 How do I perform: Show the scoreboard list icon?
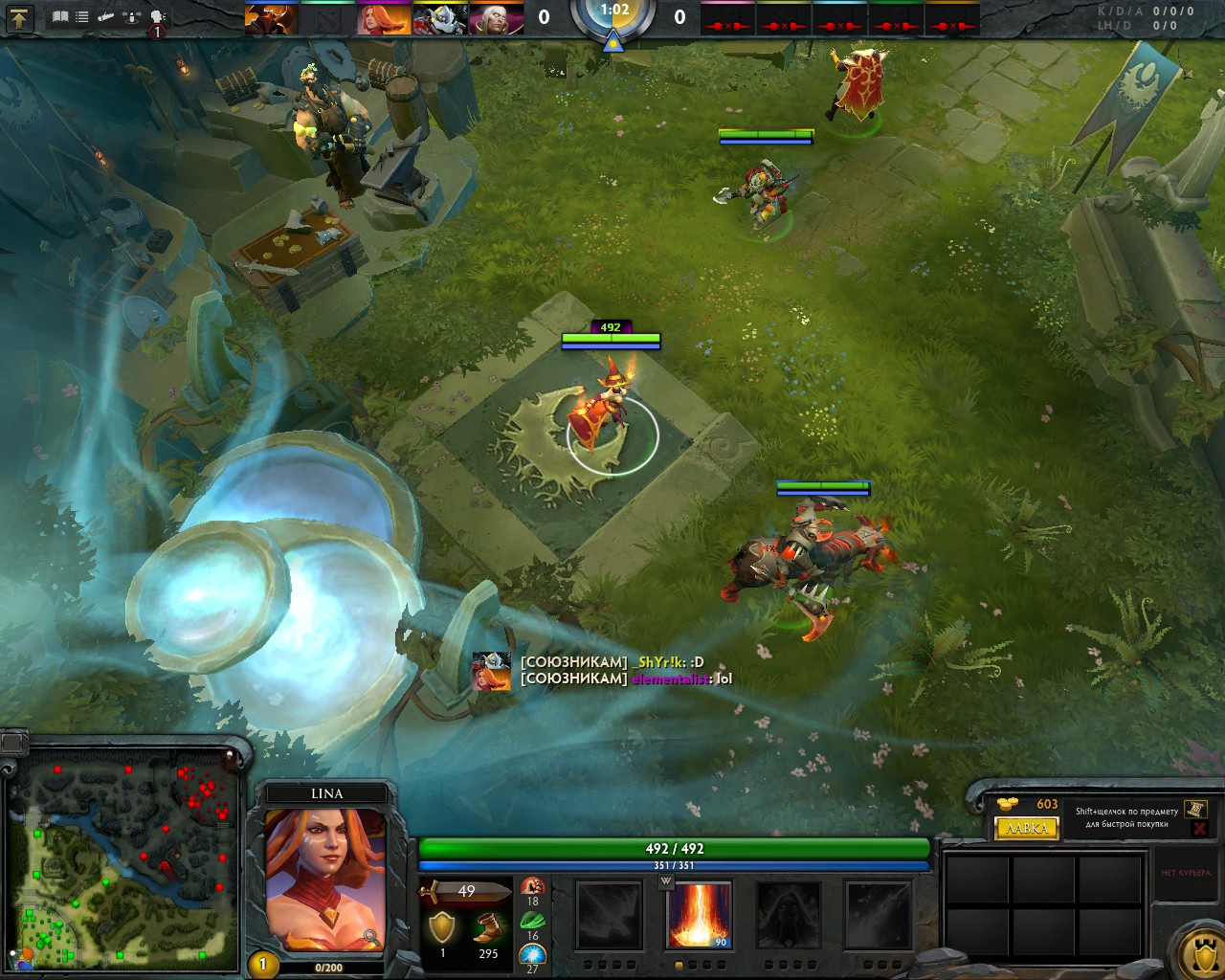click(x=82, y=17)
